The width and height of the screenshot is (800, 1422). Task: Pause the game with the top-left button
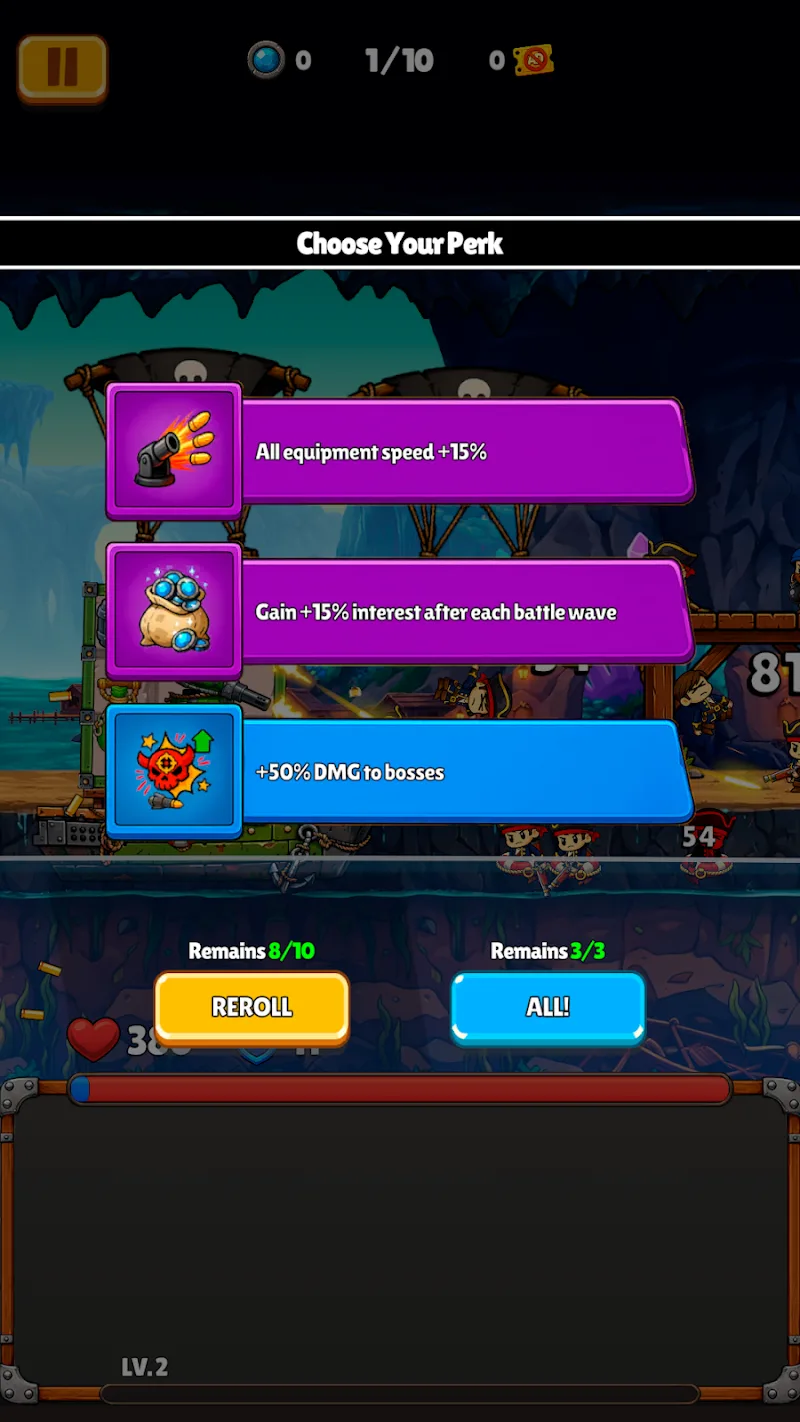(62, 67)
